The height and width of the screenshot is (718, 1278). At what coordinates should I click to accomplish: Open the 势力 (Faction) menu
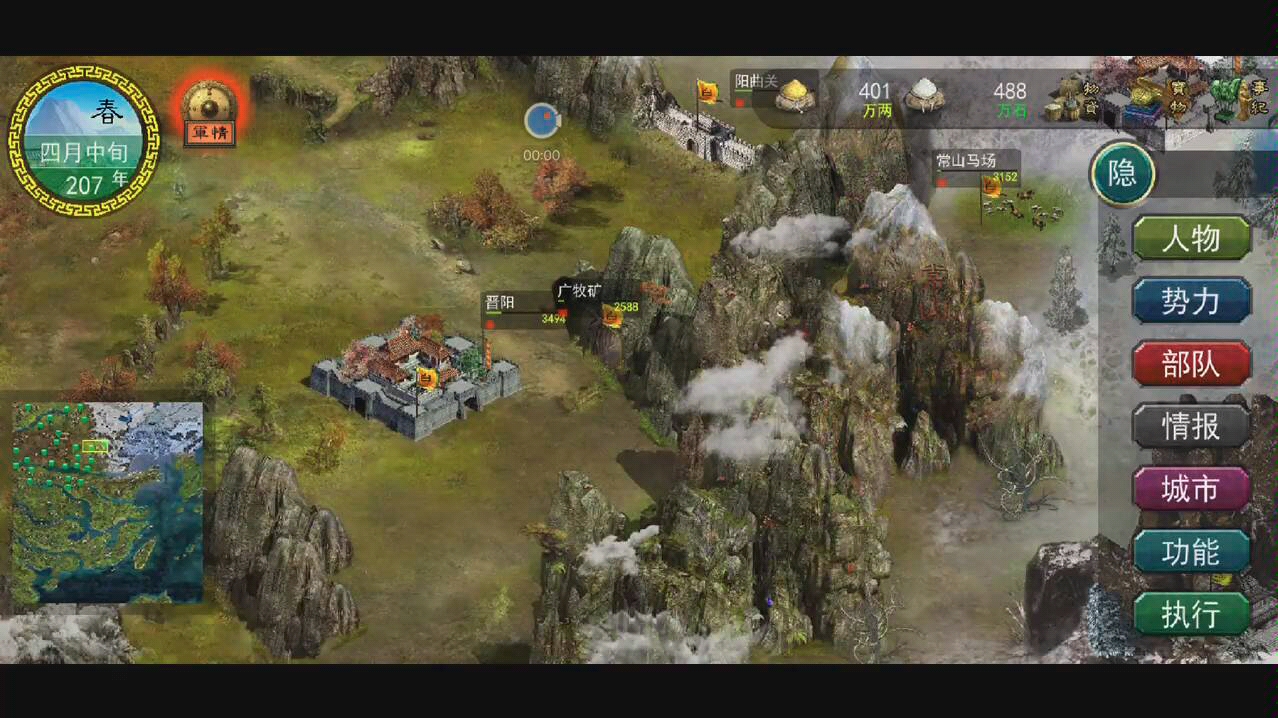pos(1191,301)
